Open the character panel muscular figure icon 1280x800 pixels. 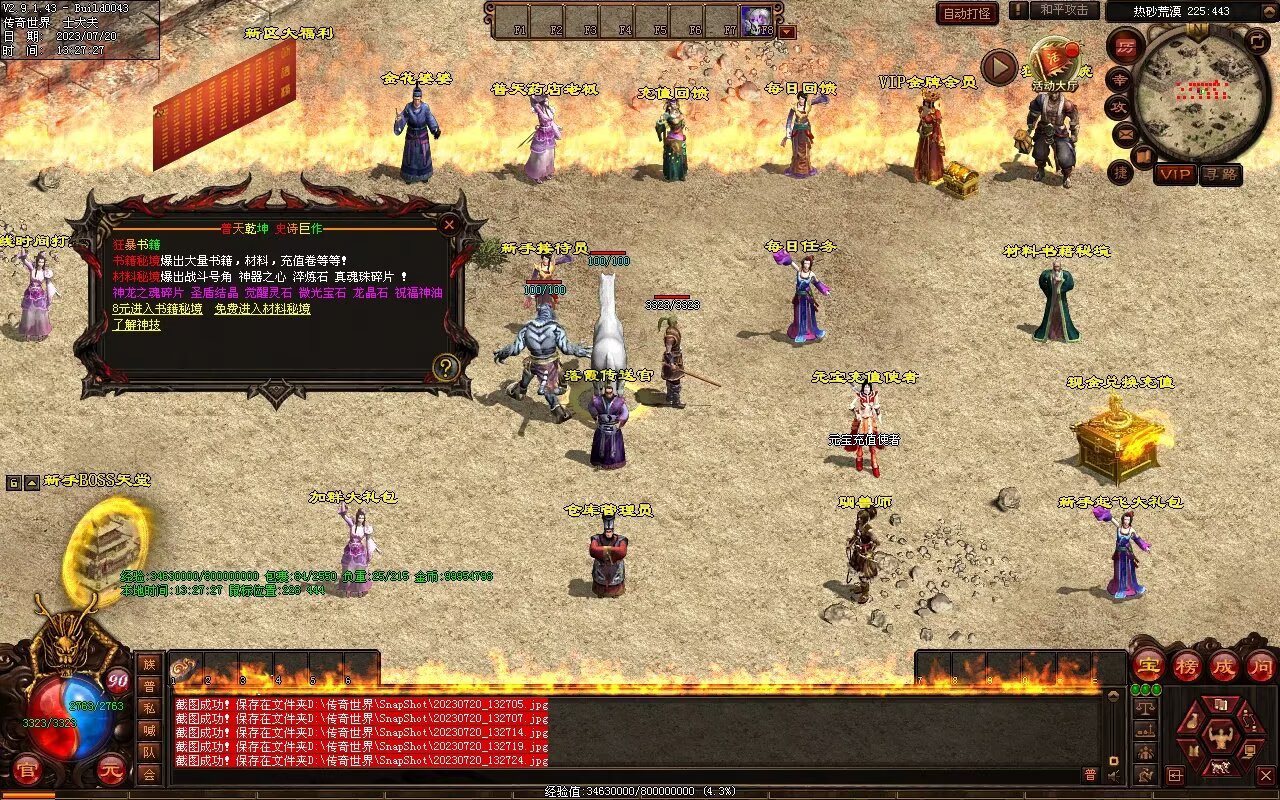(x=1219, y=738)
